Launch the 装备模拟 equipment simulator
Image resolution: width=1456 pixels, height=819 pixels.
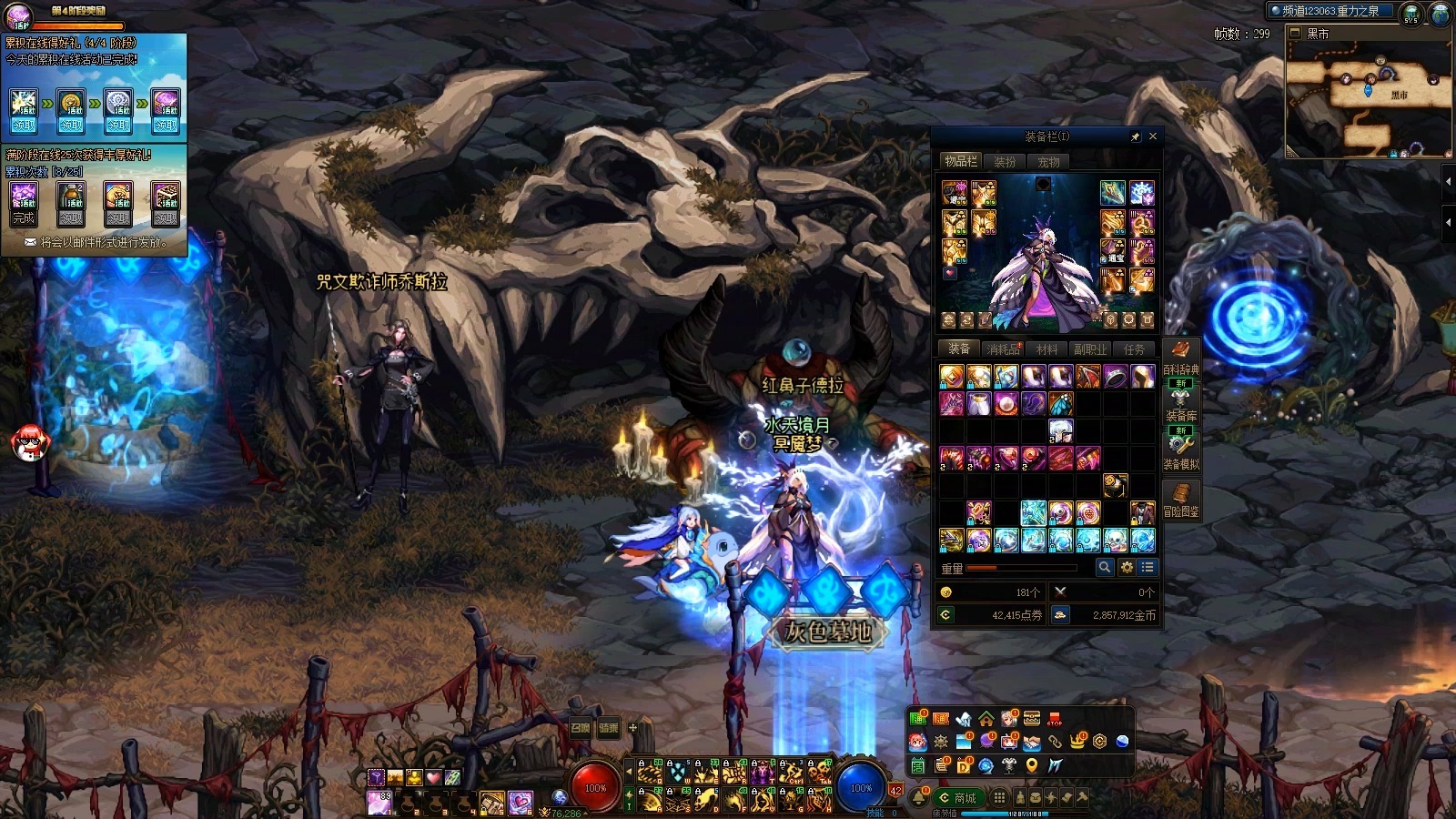pos(1180,451)
